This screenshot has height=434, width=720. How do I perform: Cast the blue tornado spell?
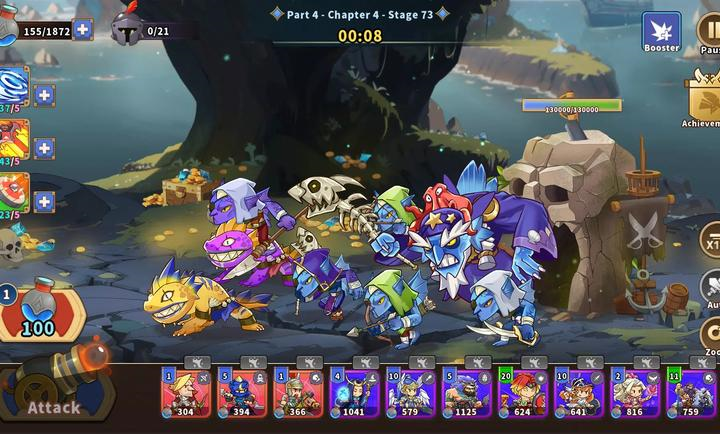pyautogui.click(x=13, y=87)
